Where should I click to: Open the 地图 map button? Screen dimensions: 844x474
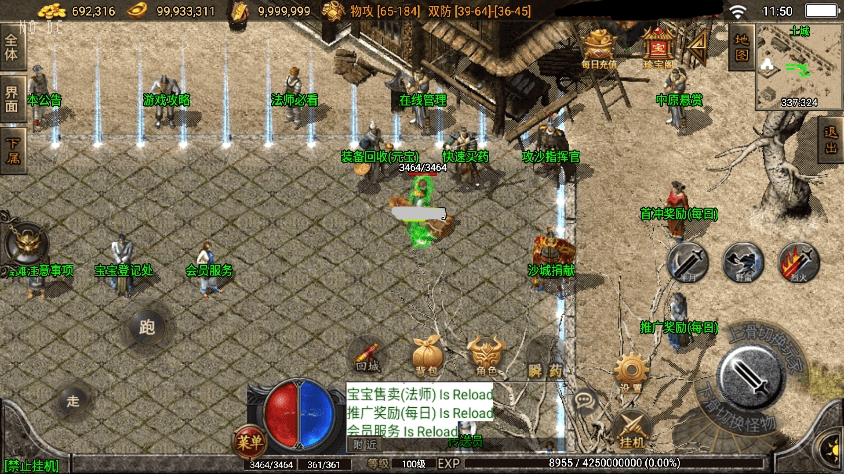(739, 46)
